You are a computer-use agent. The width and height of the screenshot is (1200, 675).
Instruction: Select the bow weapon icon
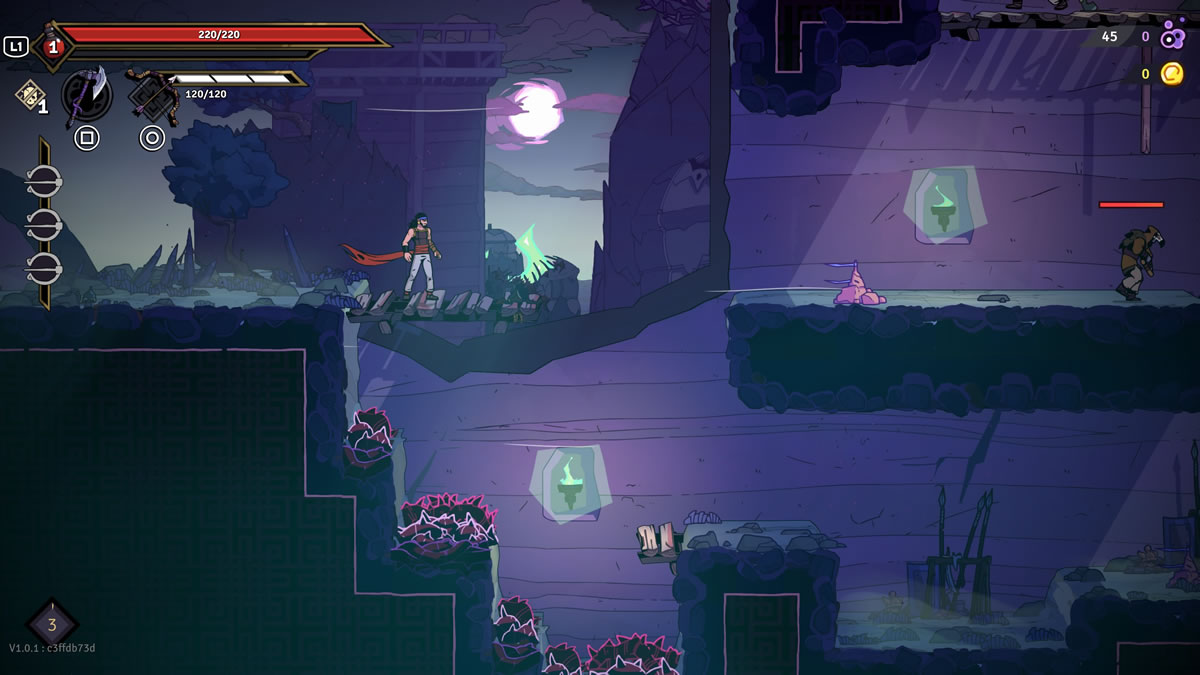click(x=152, y=96)
